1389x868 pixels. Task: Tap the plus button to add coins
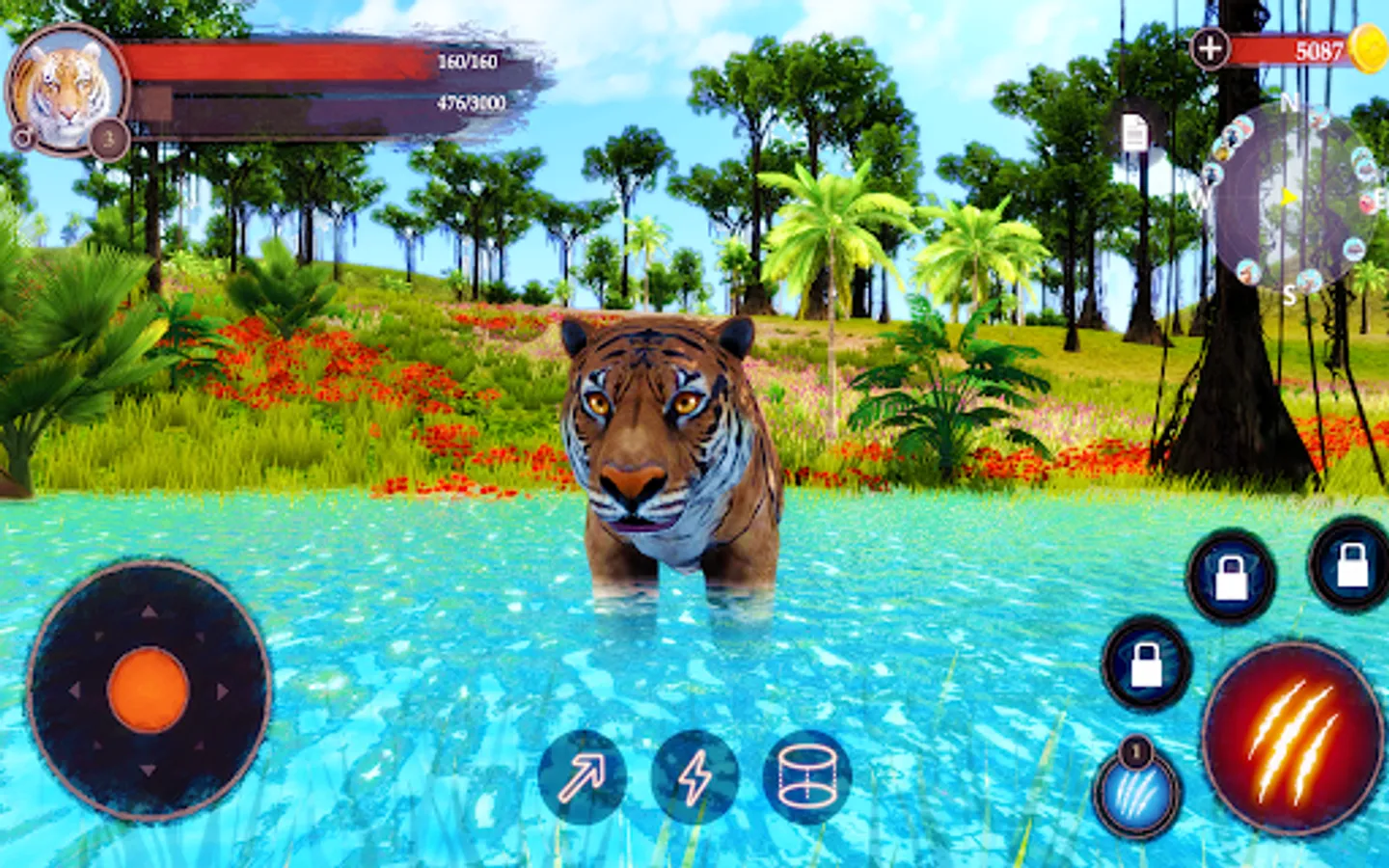click(x=1210, y=47)
